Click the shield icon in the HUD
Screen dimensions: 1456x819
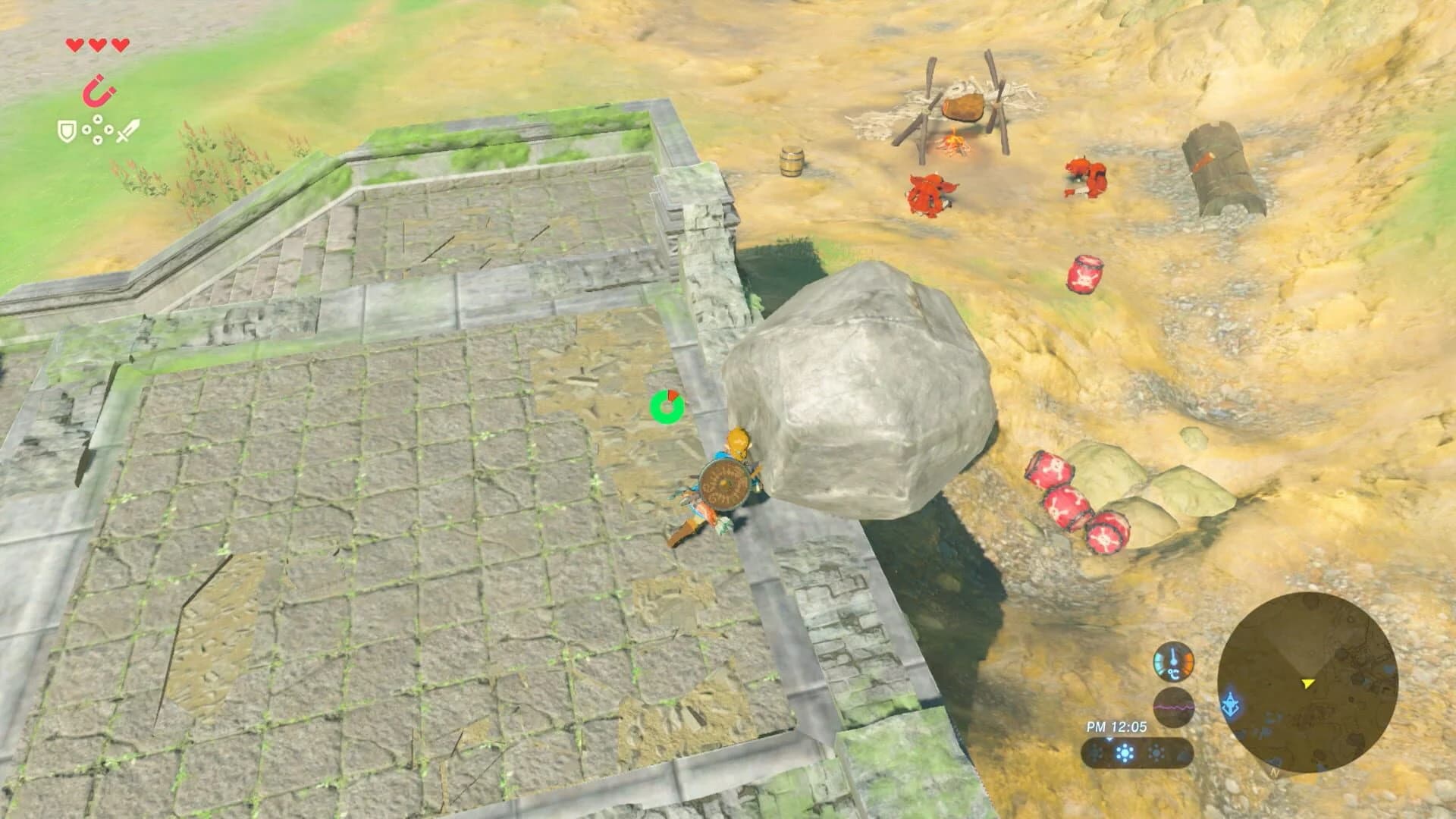pos(67,130)
